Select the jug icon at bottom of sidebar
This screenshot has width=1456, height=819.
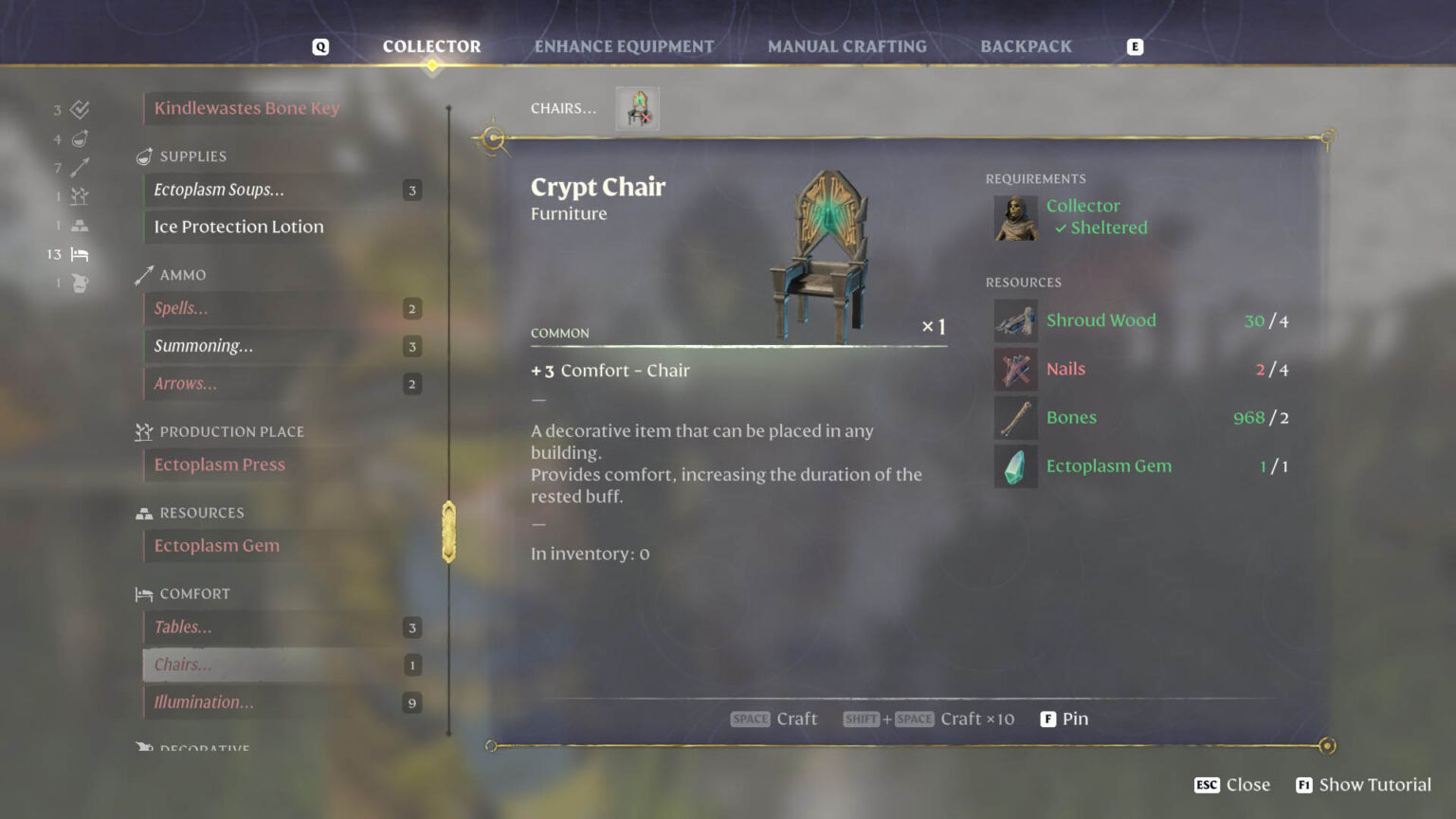[x=80, y=282]
